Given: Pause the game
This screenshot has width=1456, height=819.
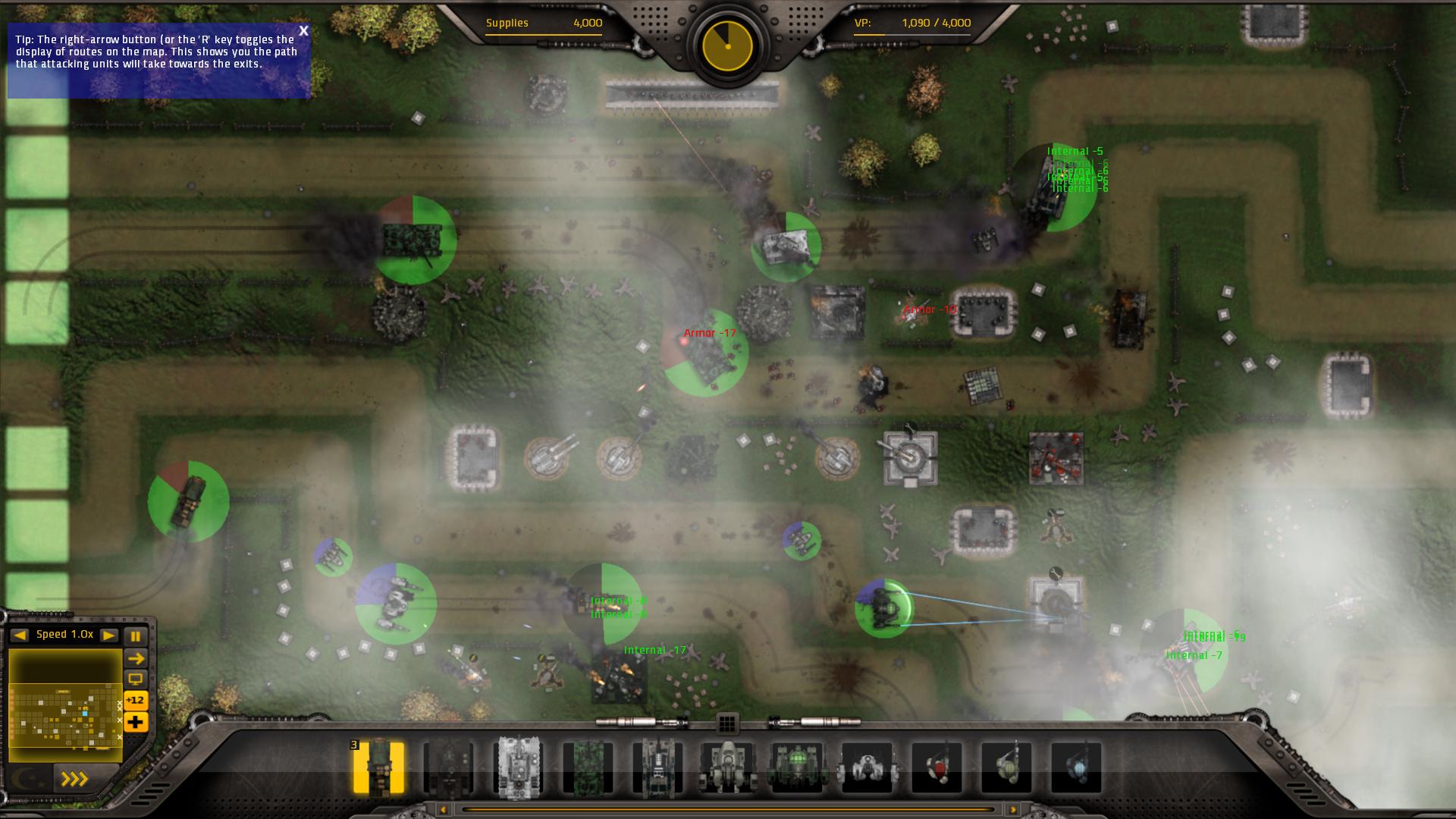Looking at the screenshot, I should (136, 636).
